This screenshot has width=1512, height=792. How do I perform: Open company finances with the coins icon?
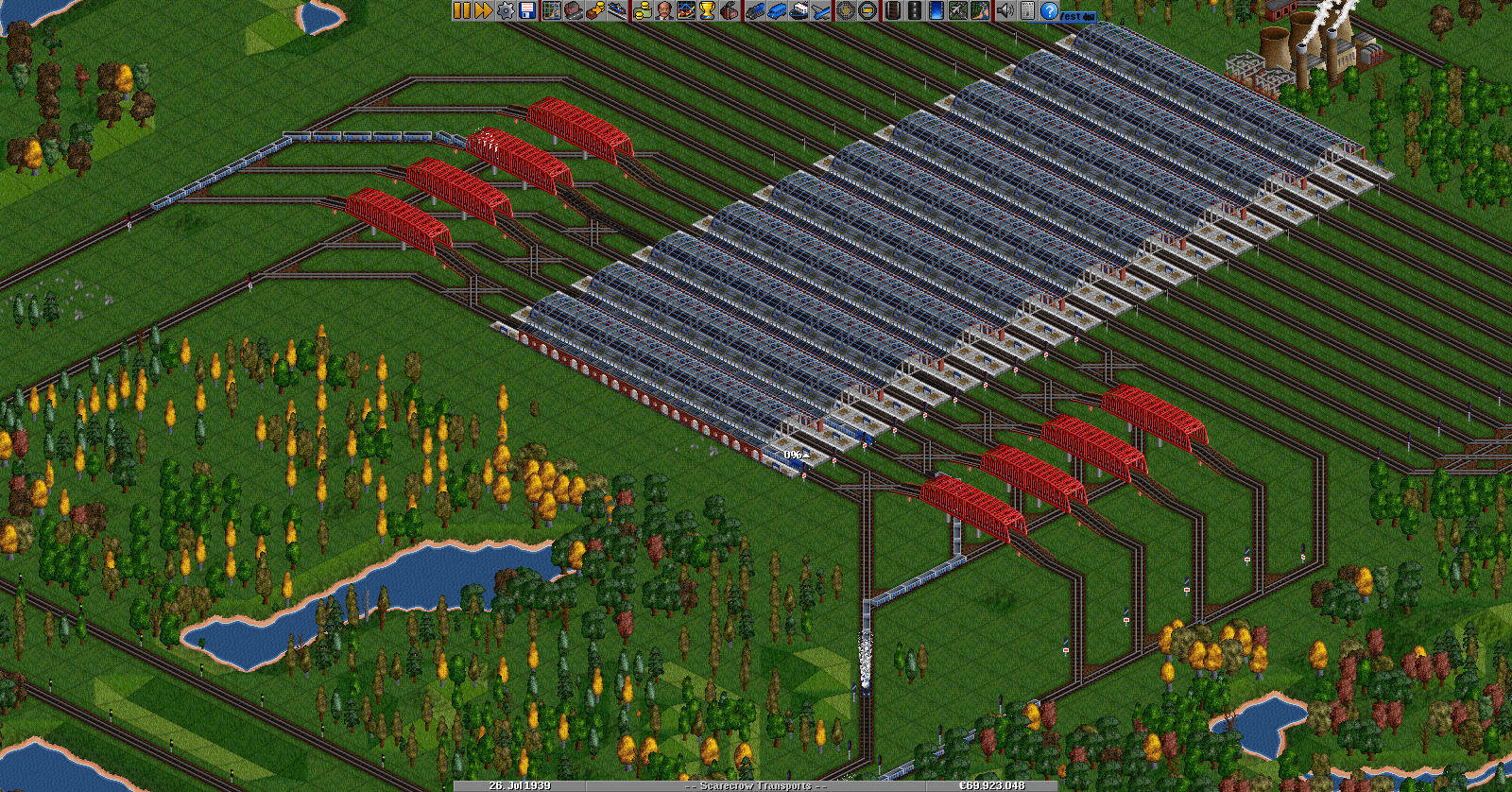tap(642, 10)
